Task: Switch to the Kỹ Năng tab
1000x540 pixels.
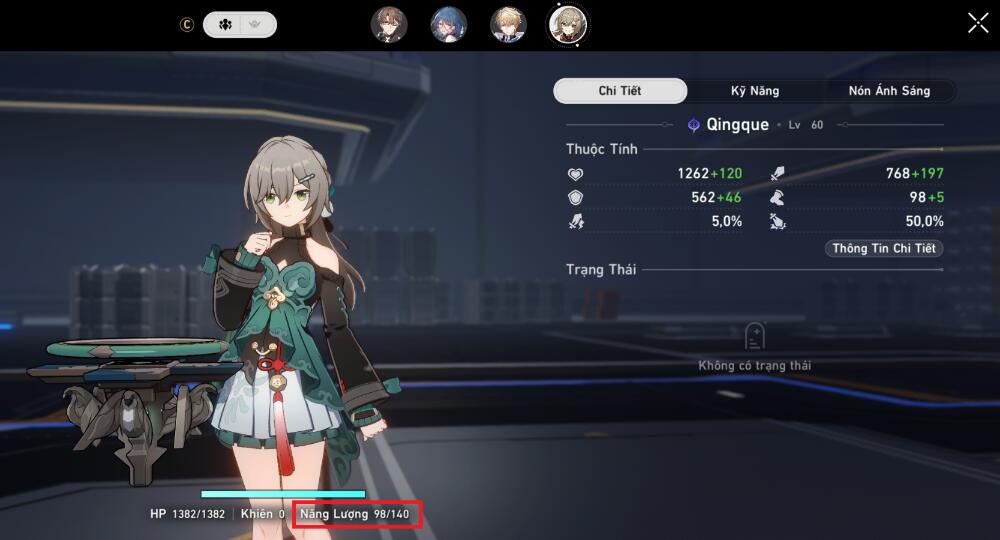Action: click(x=755, y=91)
